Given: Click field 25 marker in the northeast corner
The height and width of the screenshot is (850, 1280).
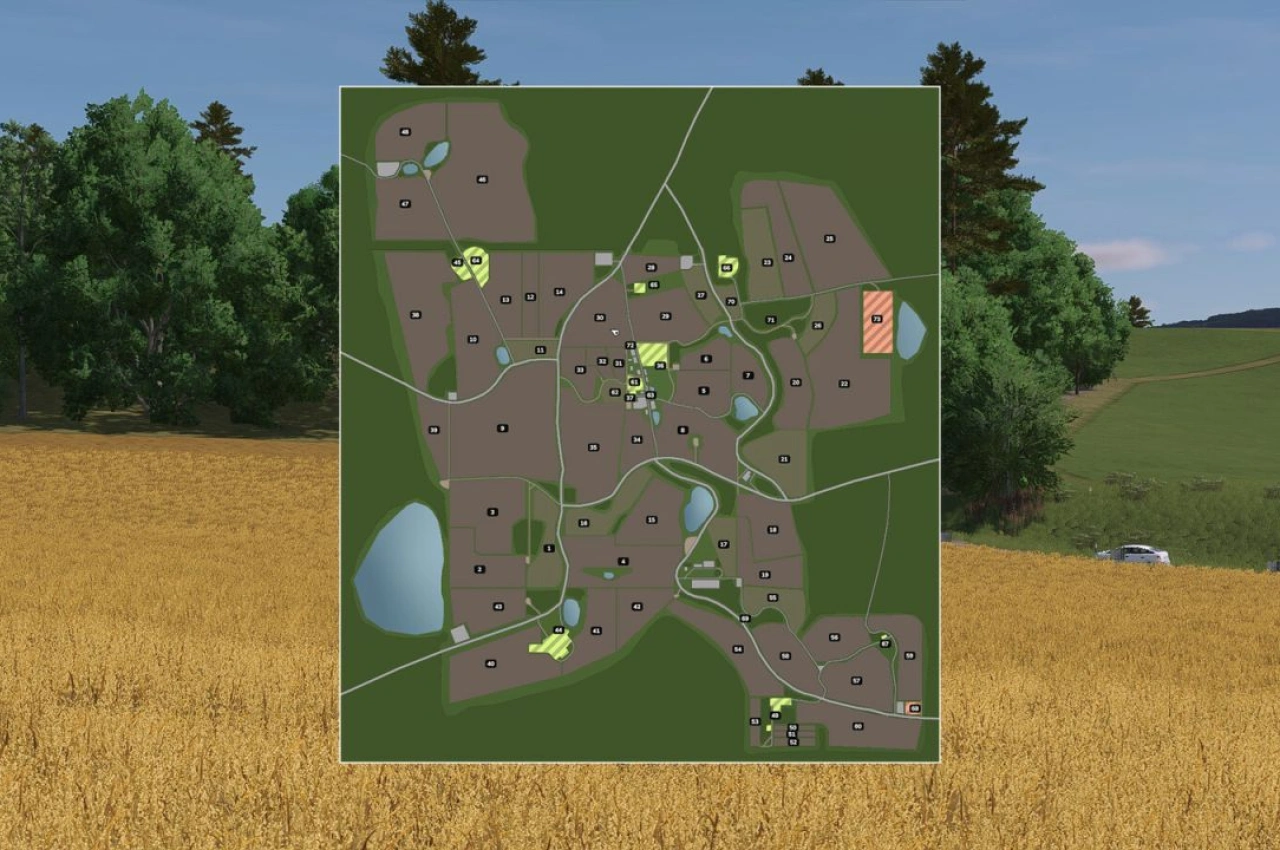Looking at the screenshot, I should pyautogui.click(x=830, y=239).
